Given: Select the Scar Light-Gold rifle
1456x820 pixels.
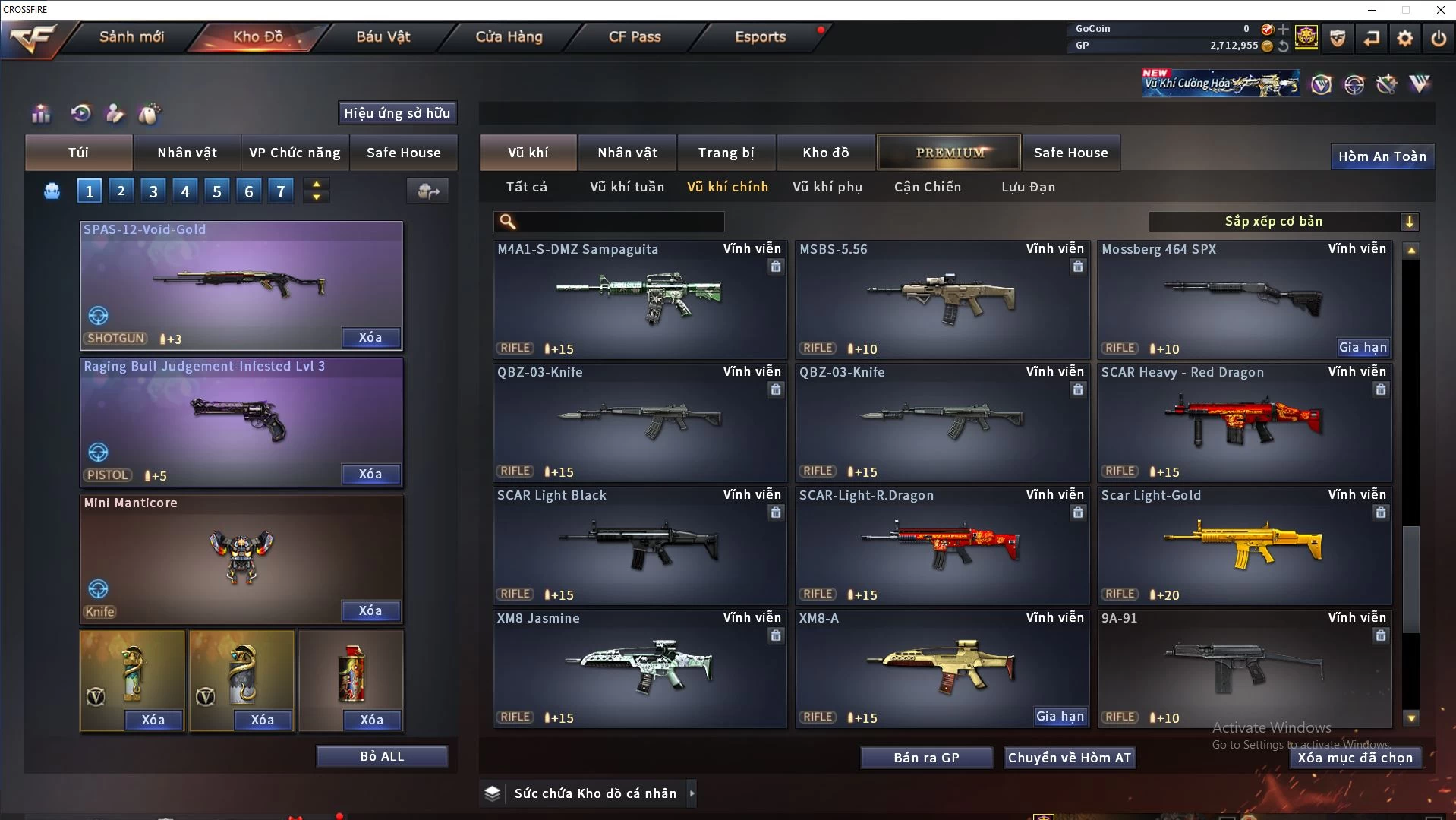Looking at the screenshot, I should (x=1244, y=545).
